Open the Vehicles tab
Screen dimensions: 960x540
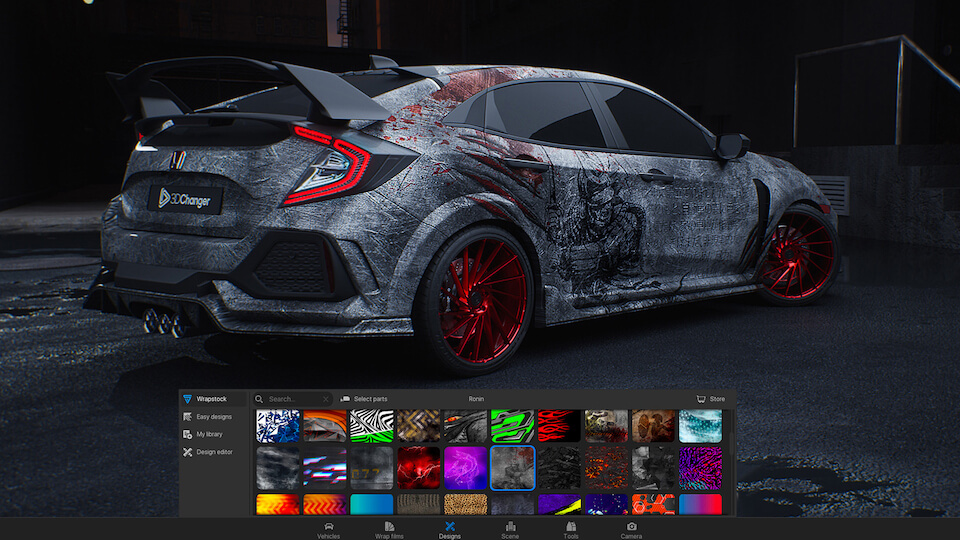pyautogui.click(x=329, y=529)
